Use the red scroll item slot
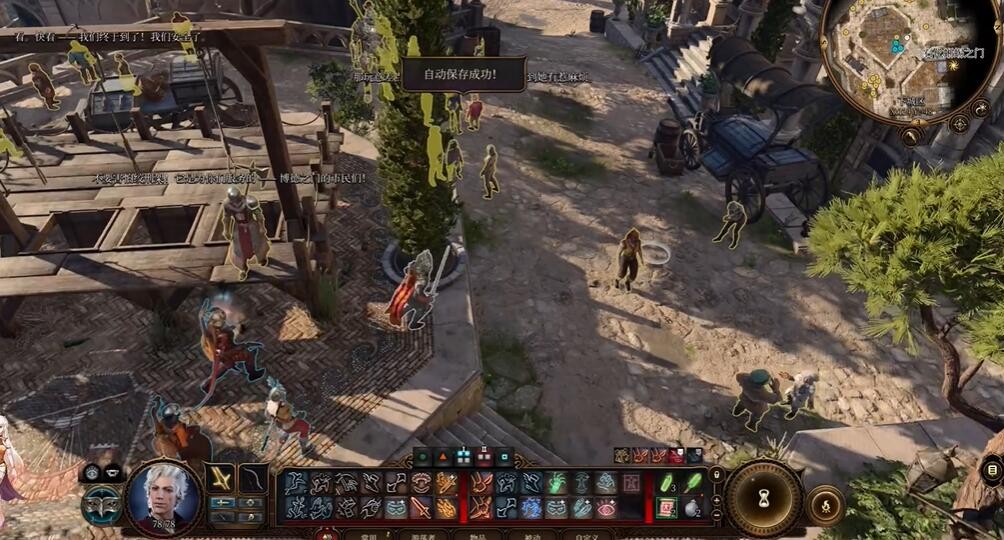The image size is (1004, 540). 667,507
